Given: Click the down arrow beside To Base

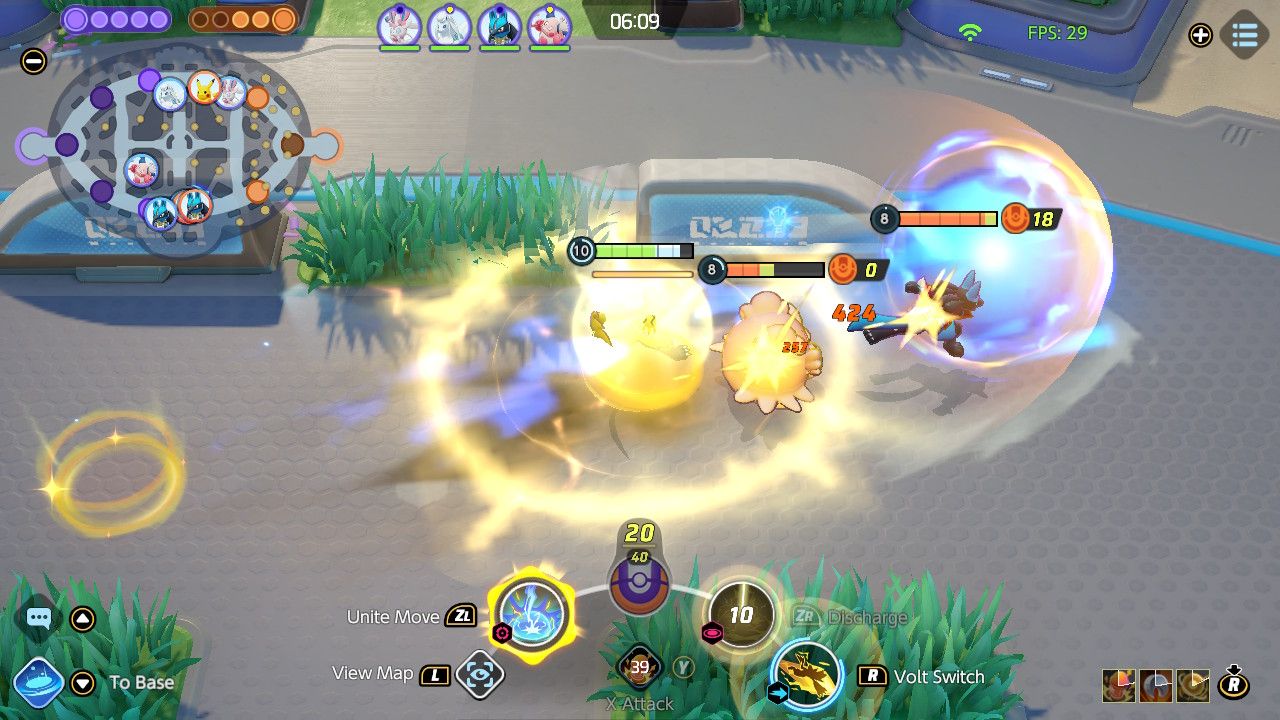Looking at the screenshot, I should click(83, 683).
